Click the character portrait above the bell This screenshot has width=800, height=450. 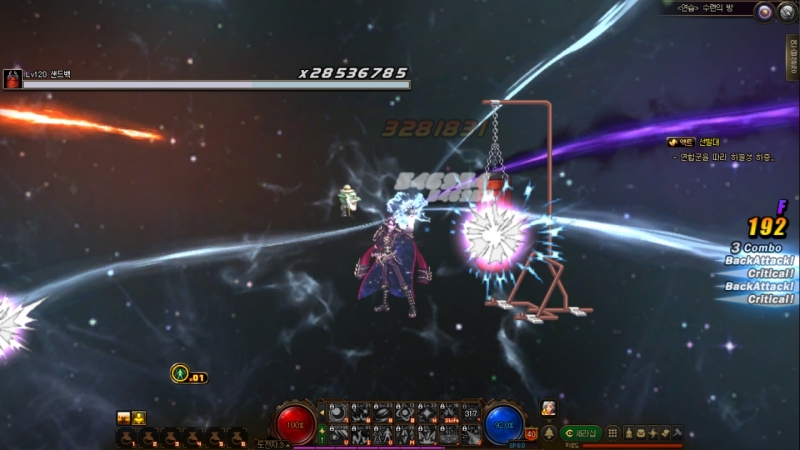549,408
